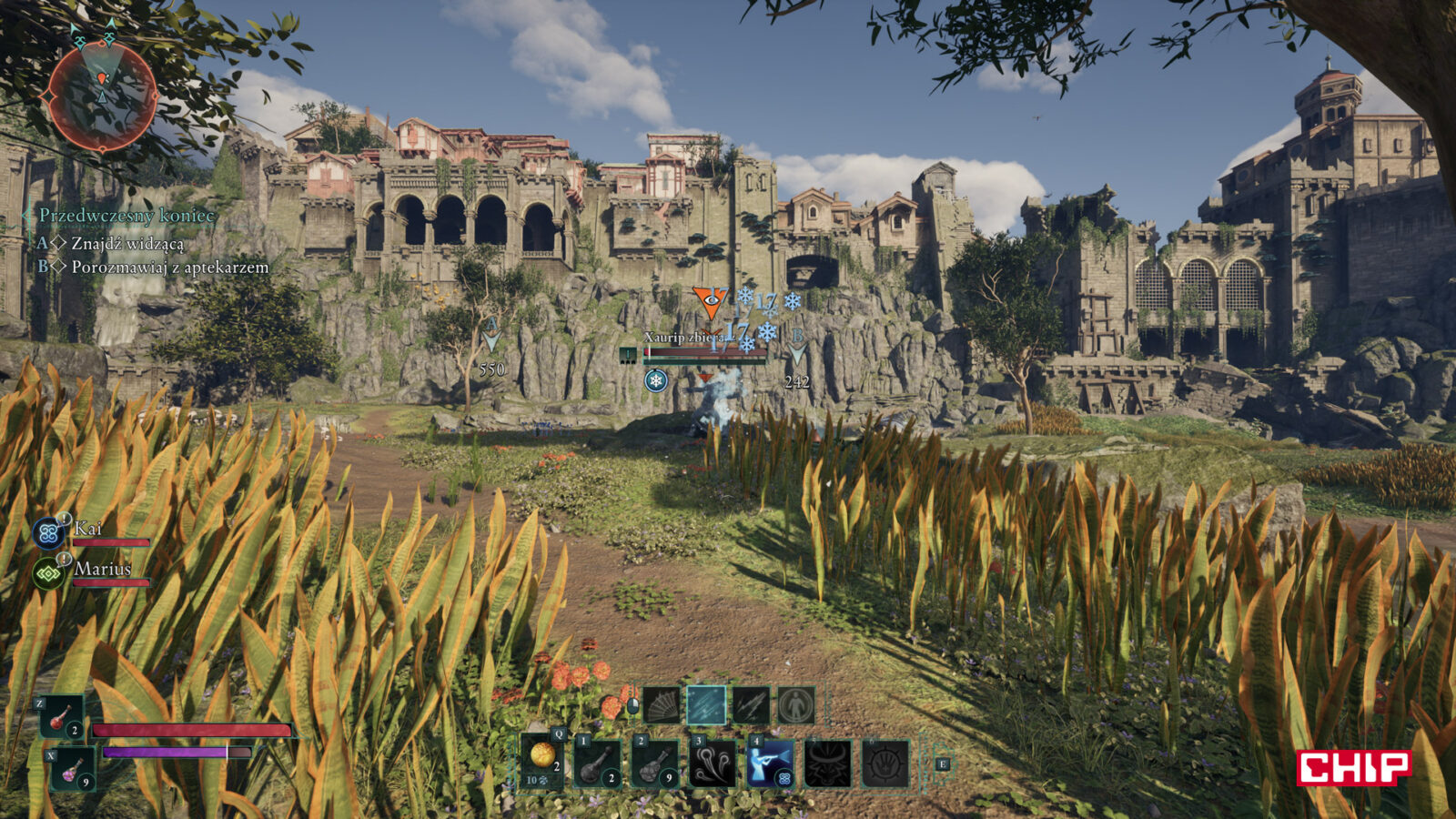Select the human silhouette spell icon
The width and height of the screenshot is (1456, 819).
tap(795, 705)
